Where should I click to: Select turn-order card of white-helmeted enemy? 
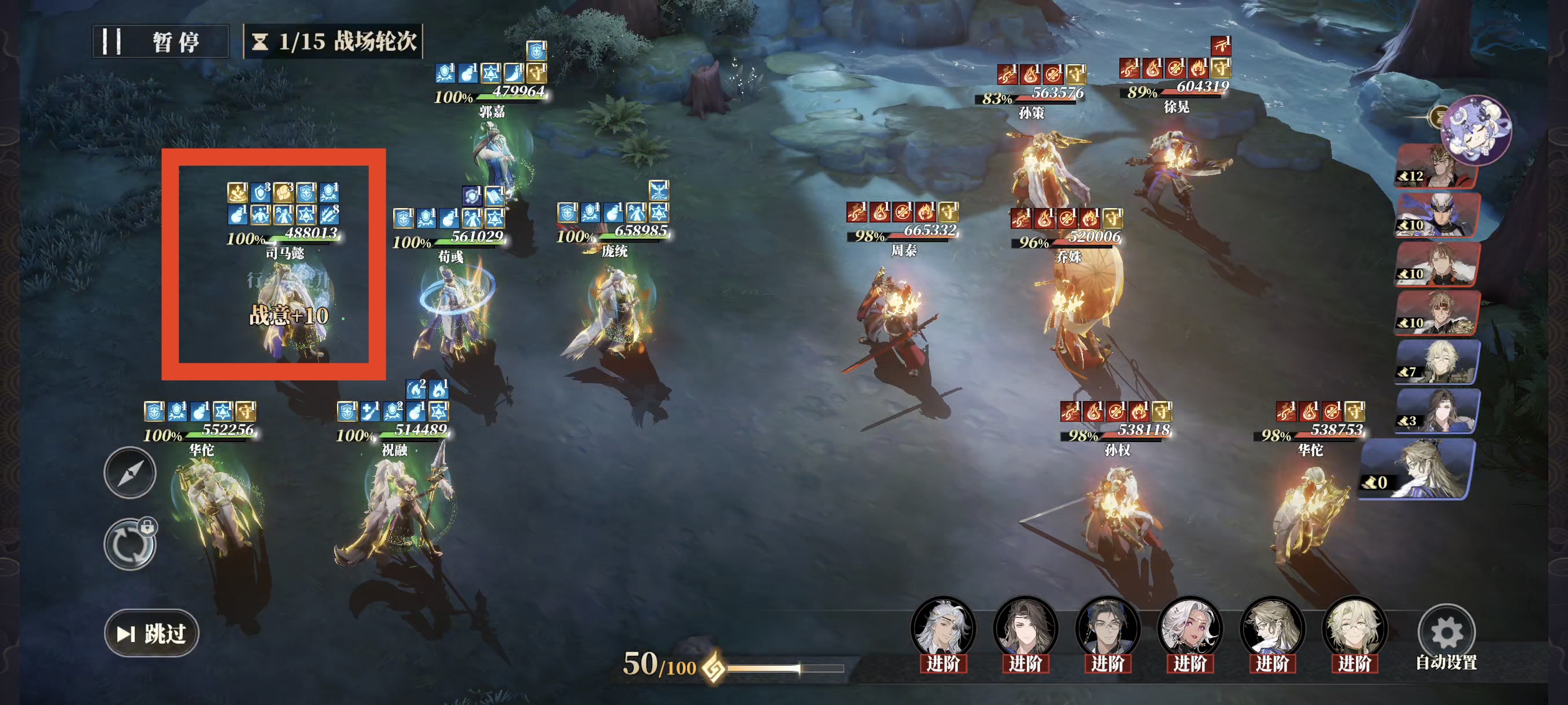pyautogui.click(x=1437, y=216)
